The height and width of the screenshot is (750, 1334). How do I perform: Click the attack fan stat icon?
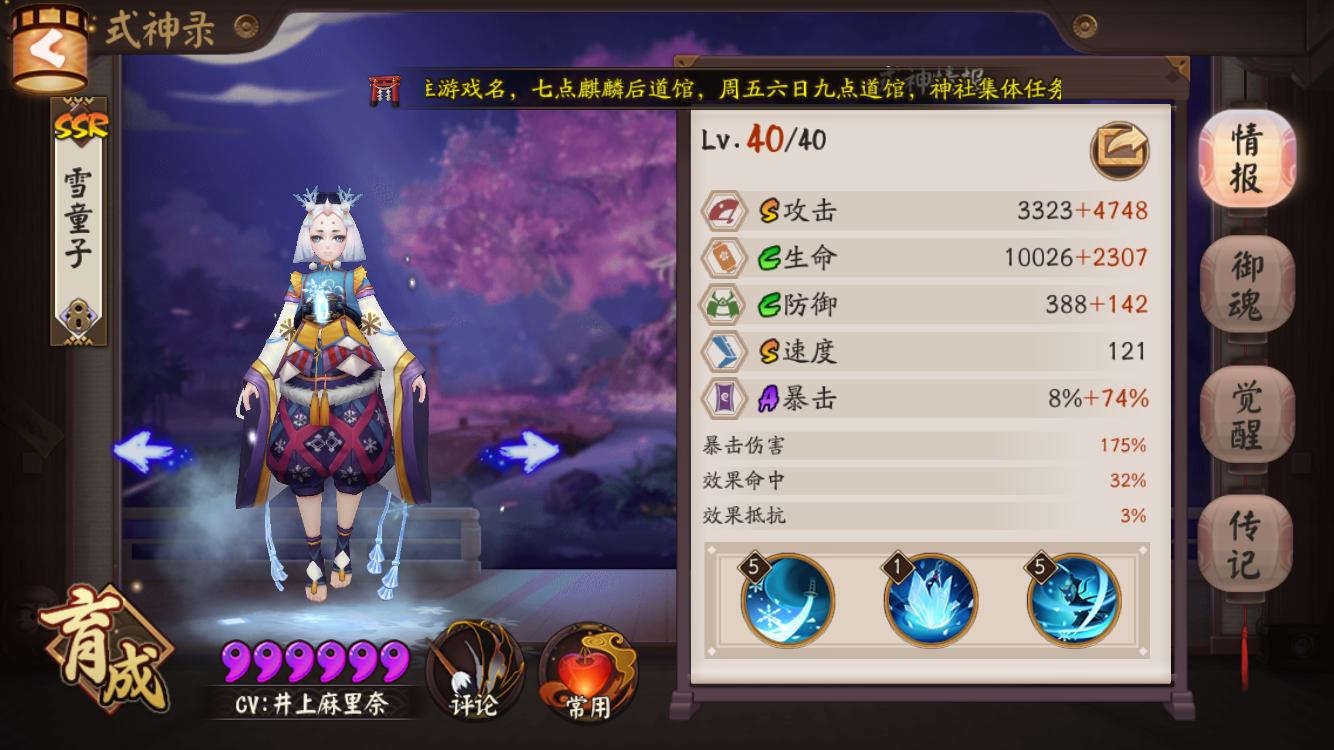pyautogui.click(x=727, y=210)
